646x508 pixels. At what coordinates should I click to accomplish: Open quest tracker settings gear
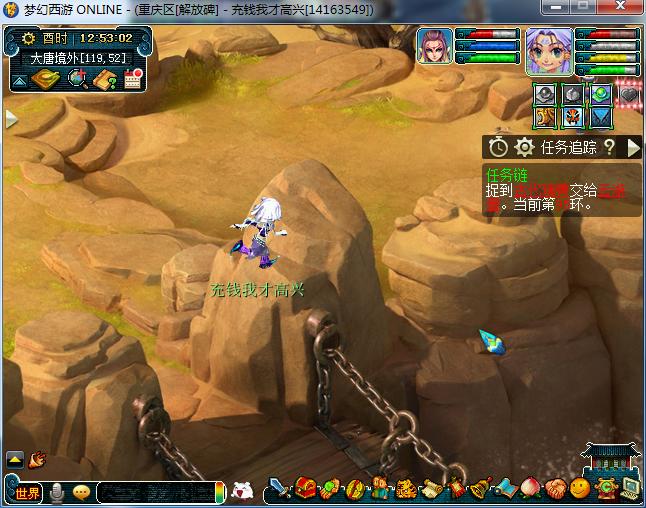coord(524,148)
